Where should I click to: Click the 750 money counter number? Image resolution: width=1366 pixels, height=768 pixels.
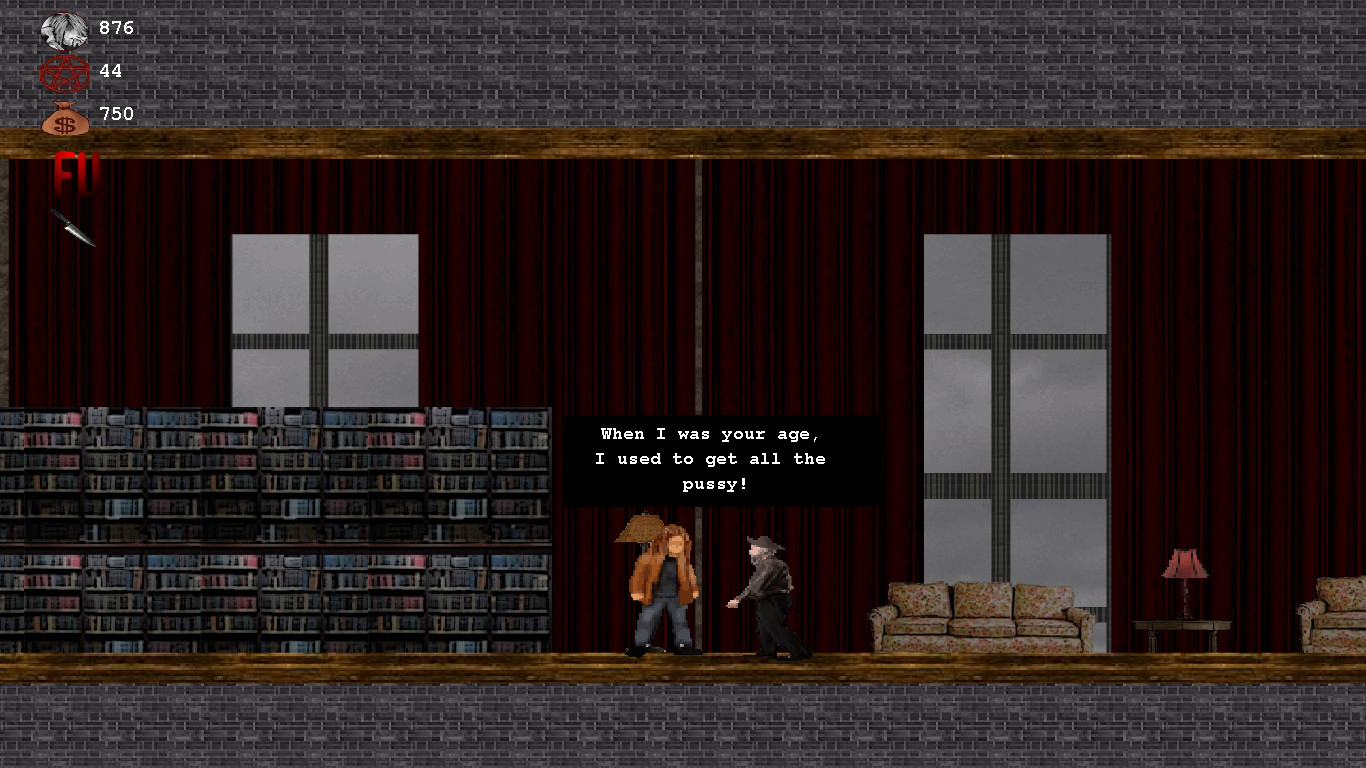click(x=115, y=113)
